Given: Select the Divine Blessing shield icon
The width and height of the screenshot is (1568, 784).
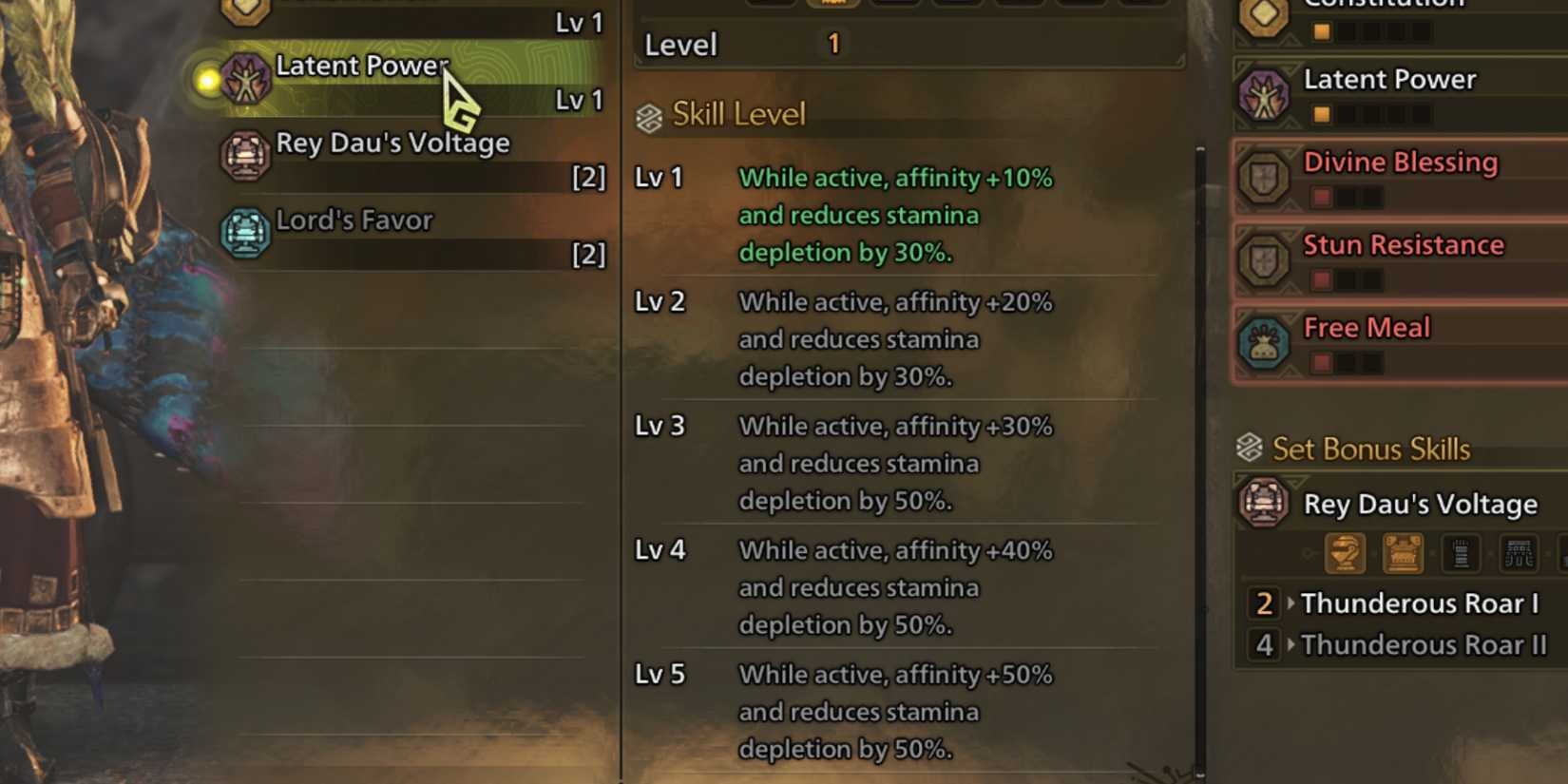Looking at the screenshot, I should tap(1264, 177).
